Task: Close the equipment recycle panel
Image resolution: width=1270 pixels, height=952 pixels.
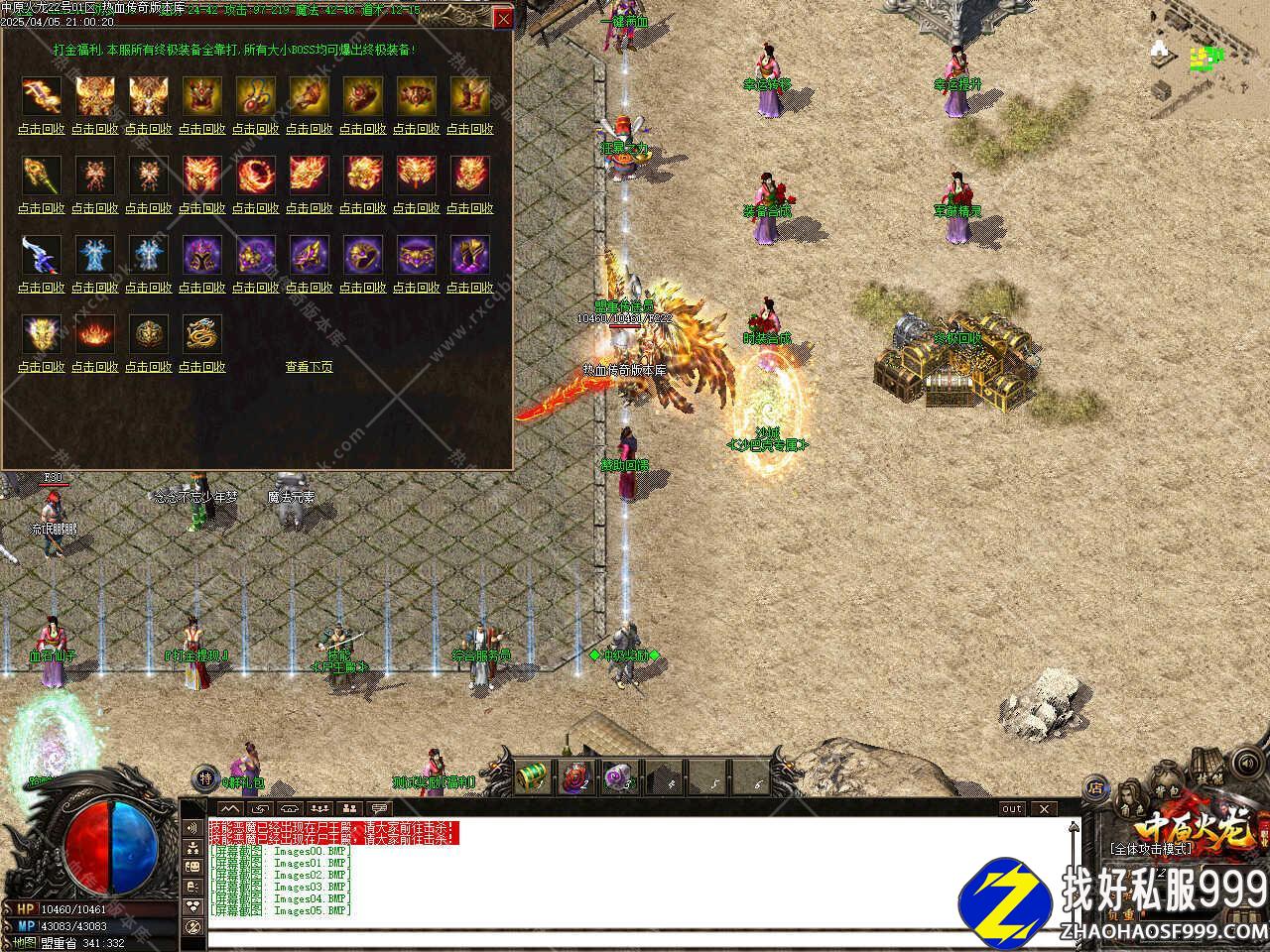Action: pos(504,19)
